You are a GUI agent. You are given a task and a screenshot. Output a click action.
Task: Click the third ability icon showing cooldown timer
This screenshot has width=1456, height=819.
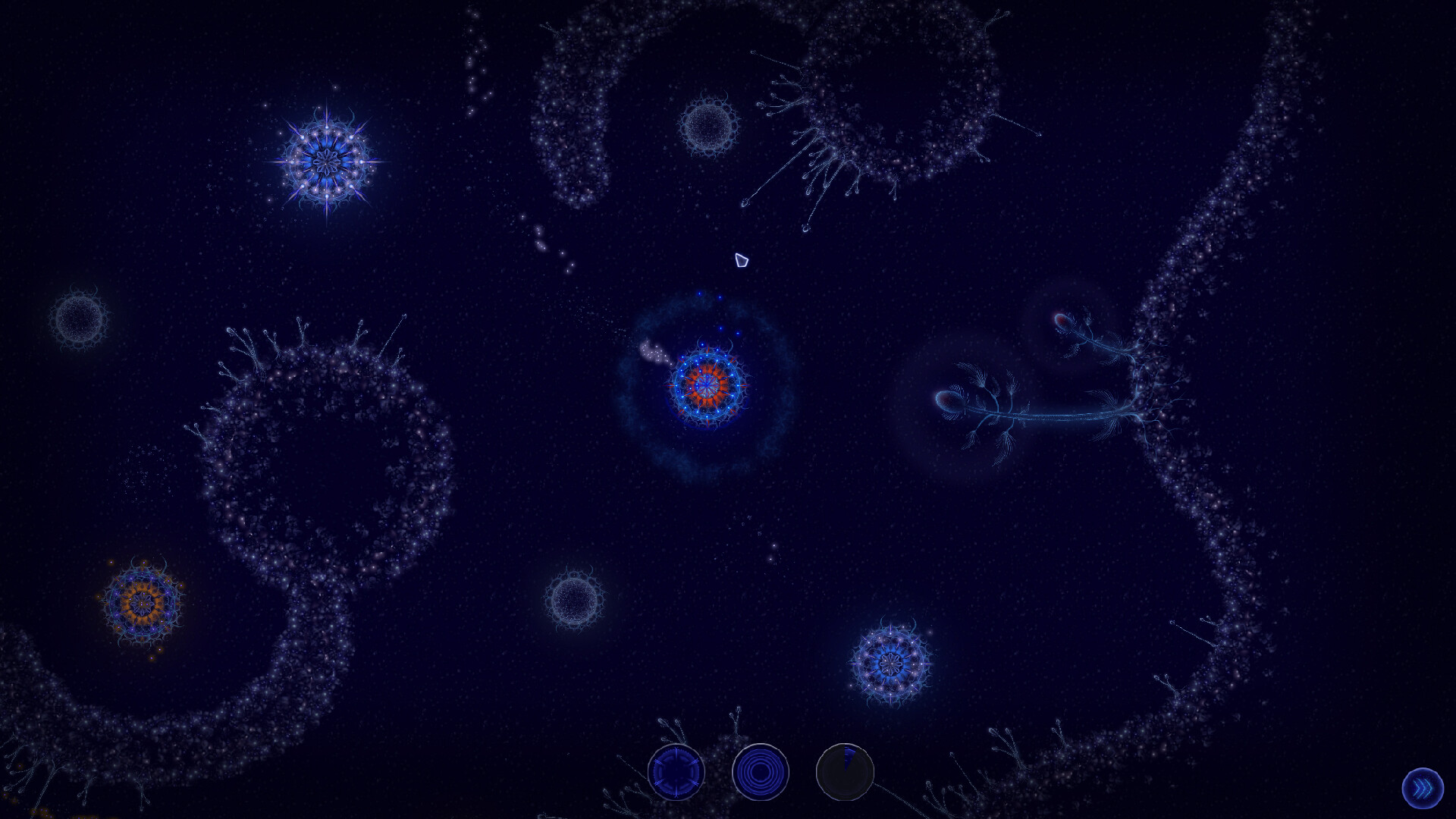click(x=845, y=771)
